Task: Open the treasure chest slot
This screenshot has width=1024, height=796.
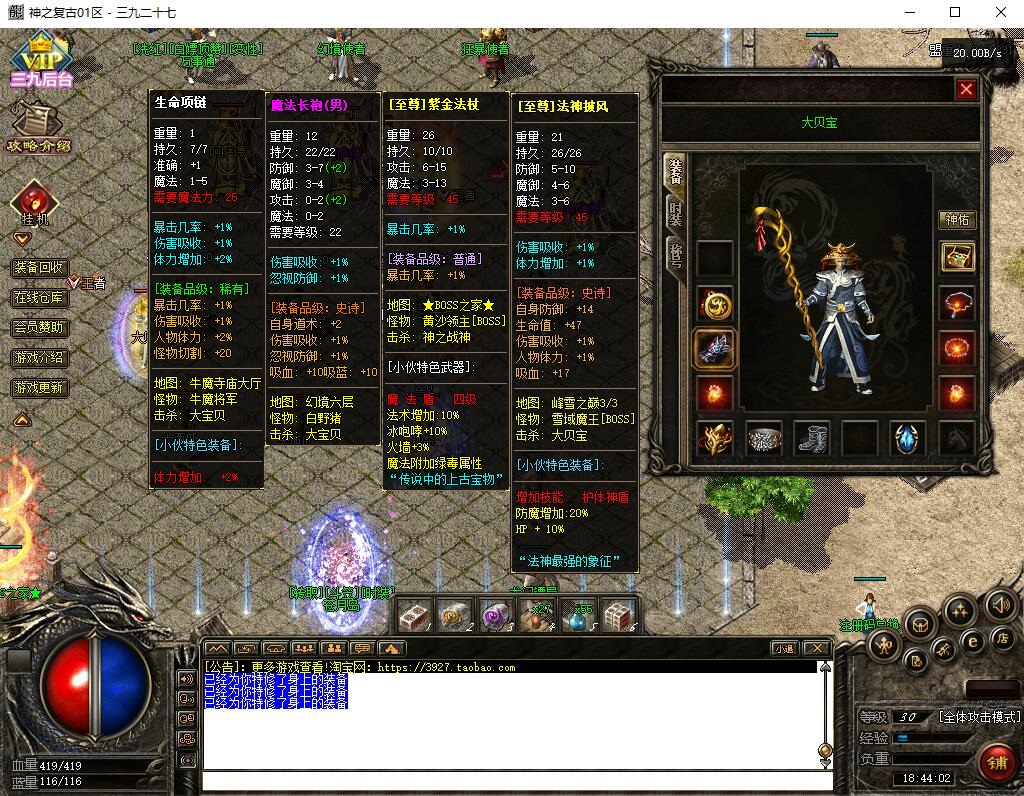Action: (x=957, y=257)
